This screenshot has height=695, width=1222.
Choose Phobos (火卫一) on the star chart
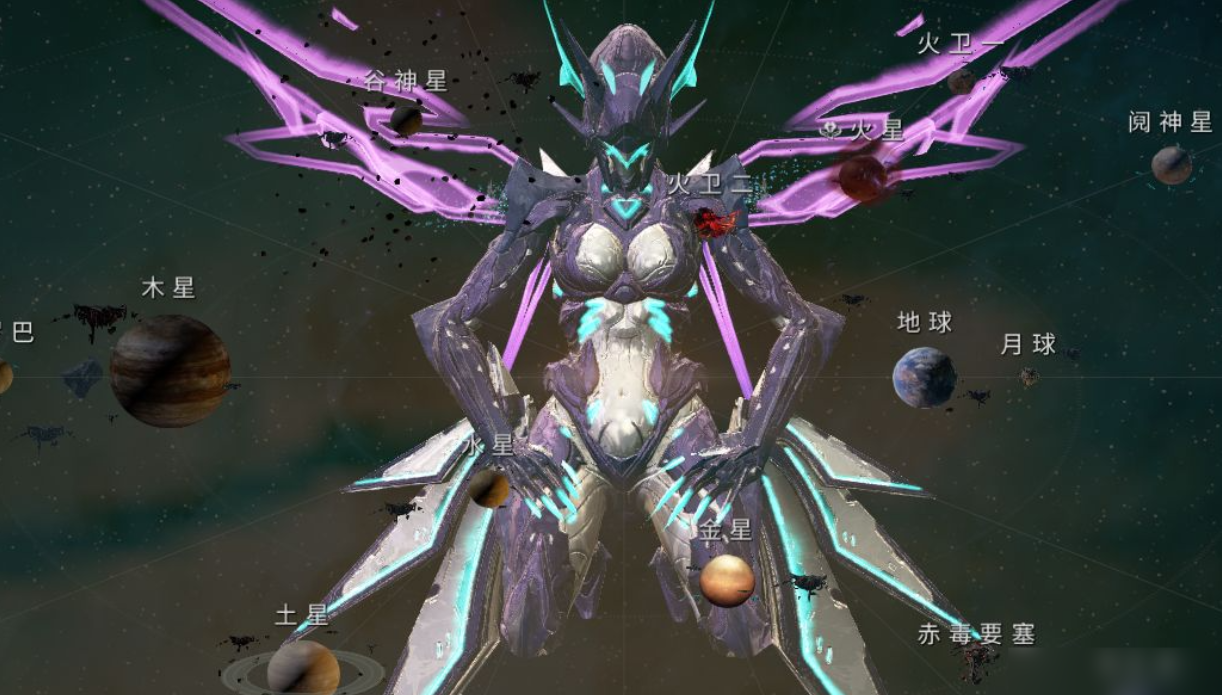coord(961,80)
